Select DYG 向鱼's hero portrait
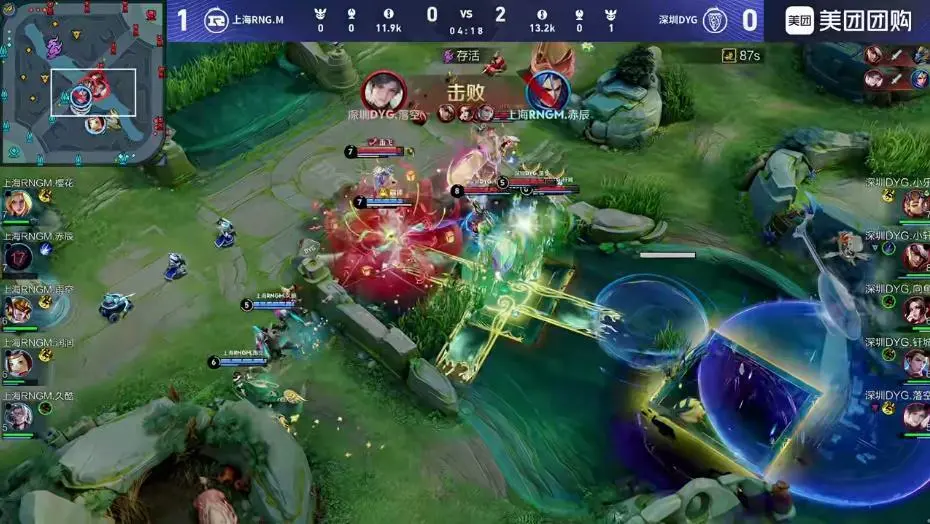Viewport: 930px width, 524px height. click(x=914, y=310)
